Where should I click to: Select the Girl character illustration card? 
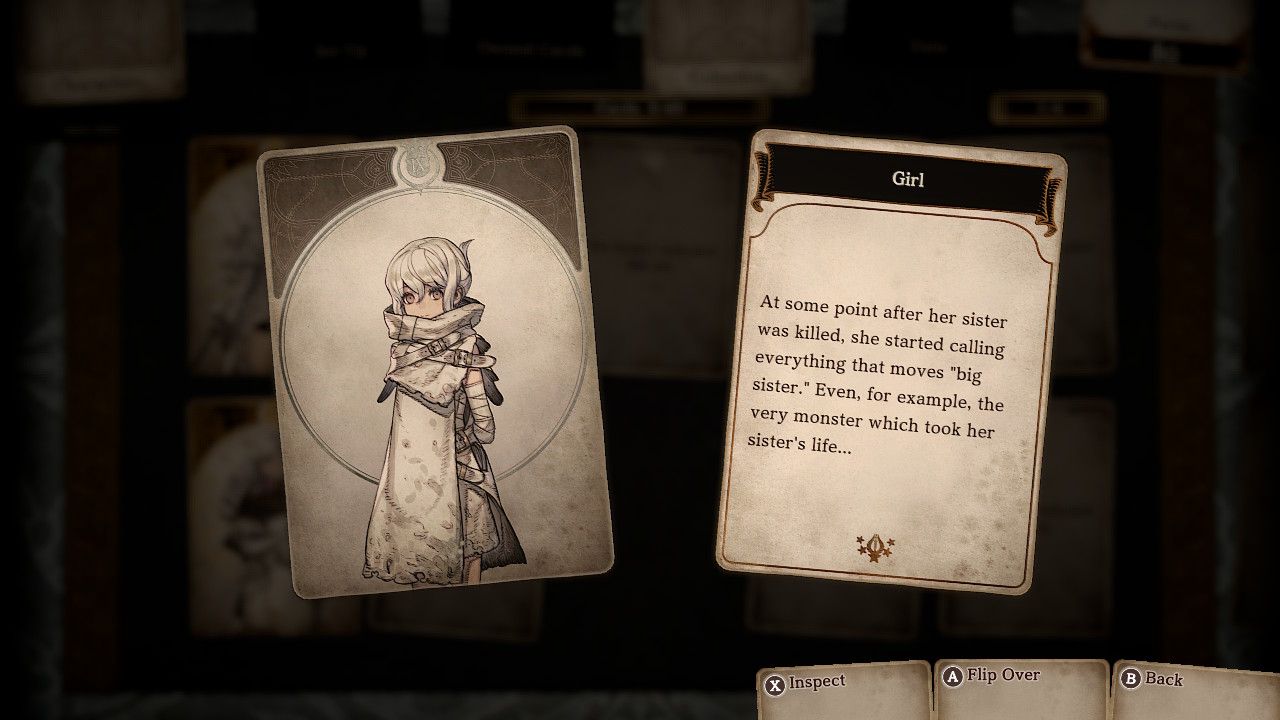coord(434,362)
